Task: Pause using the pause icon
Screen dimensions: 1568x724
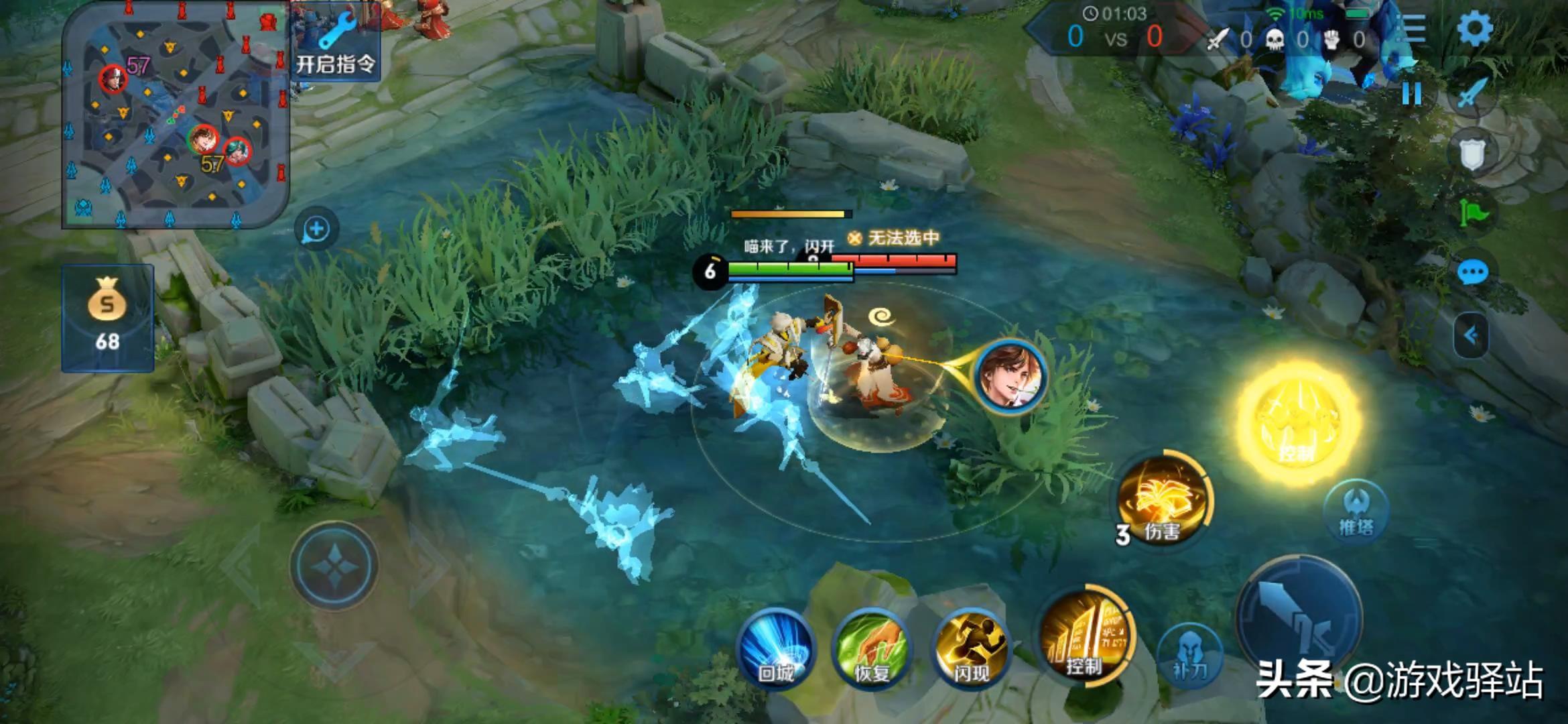Action: [1412, 93]
